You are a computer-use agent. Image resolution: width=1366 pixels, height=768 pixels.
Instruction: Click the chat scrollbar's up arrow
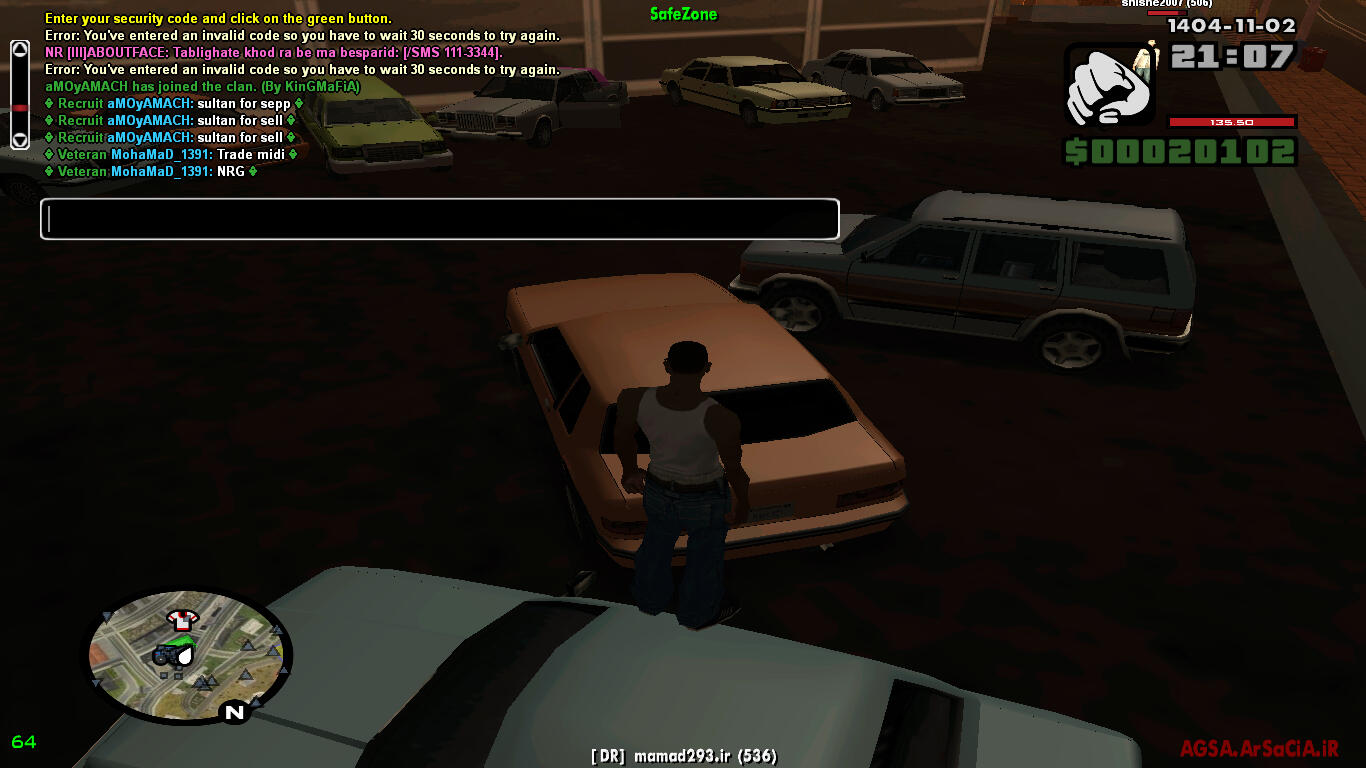[x=19, y=49]
